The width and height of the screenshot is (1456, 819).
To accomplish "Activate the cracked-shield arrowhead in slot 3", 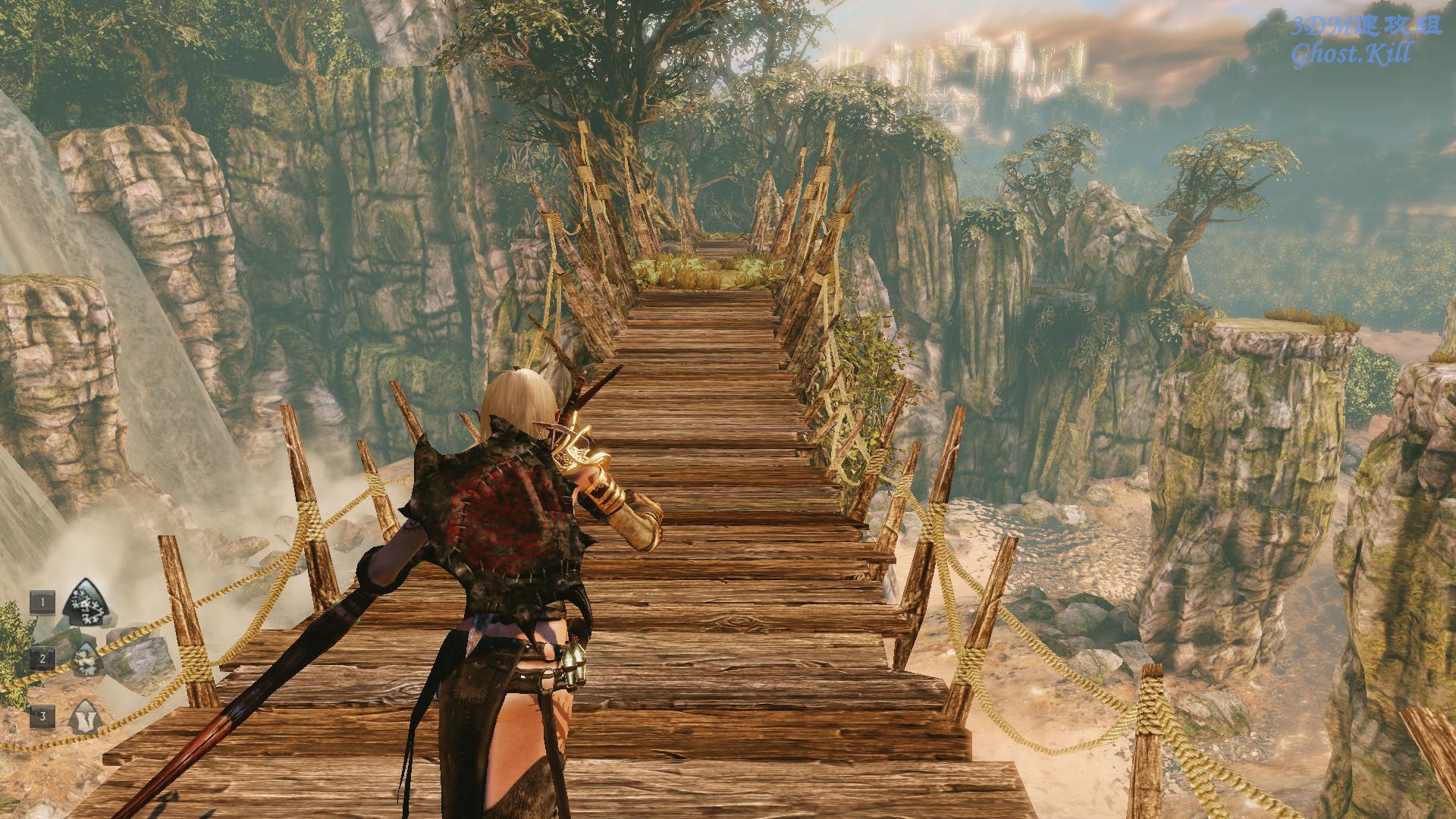I will pyautogui.click(x=83, y=717).
